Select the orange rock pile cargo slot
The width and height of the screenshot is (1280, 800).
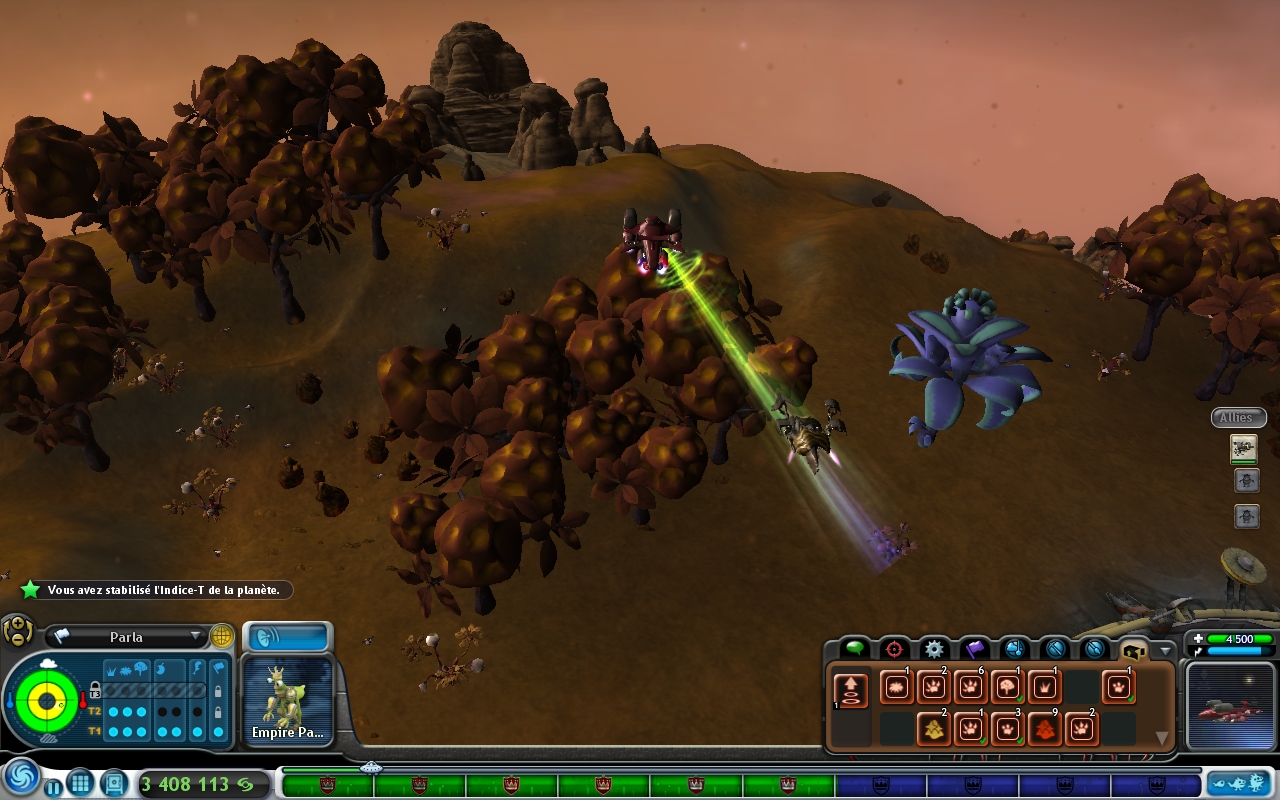pos(1044,729)
